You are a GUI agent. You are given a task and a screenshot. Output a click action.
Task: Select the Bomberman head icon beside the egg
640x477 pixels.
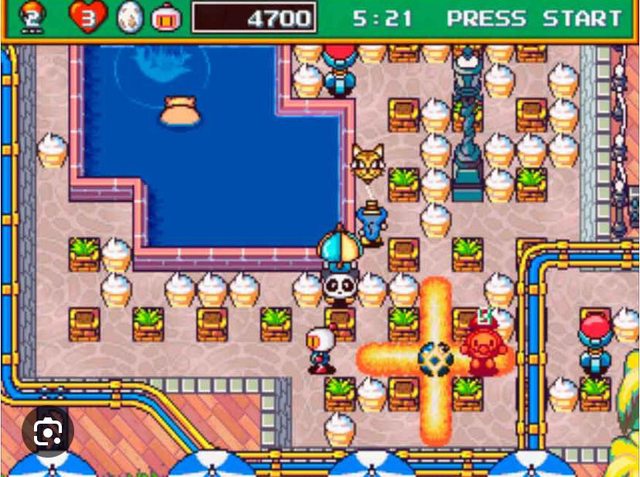pos(165,17)
